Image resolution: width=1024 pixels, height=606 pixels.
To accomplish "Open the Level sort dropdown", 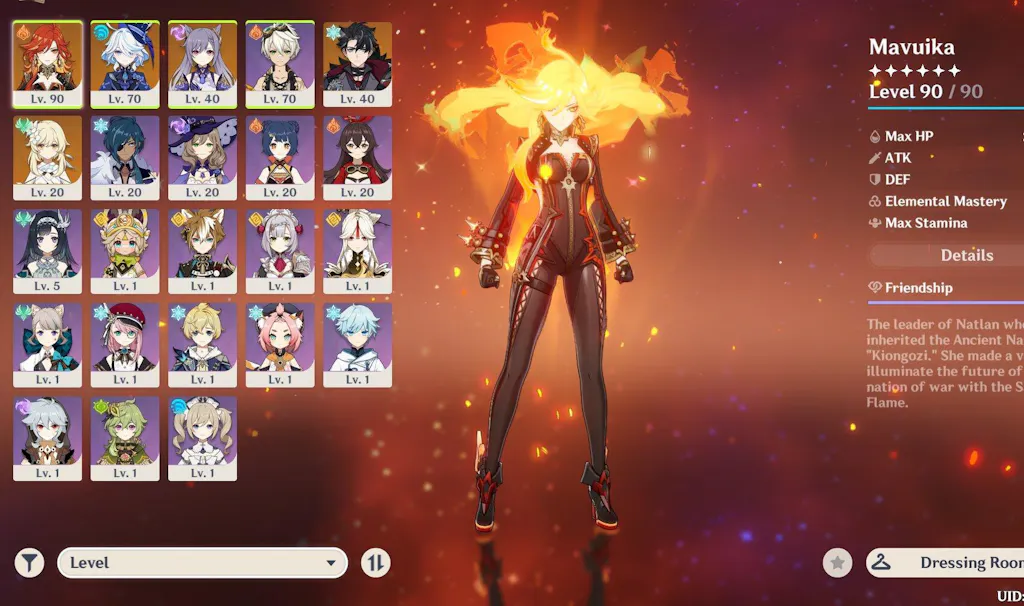I will point(202,563).
